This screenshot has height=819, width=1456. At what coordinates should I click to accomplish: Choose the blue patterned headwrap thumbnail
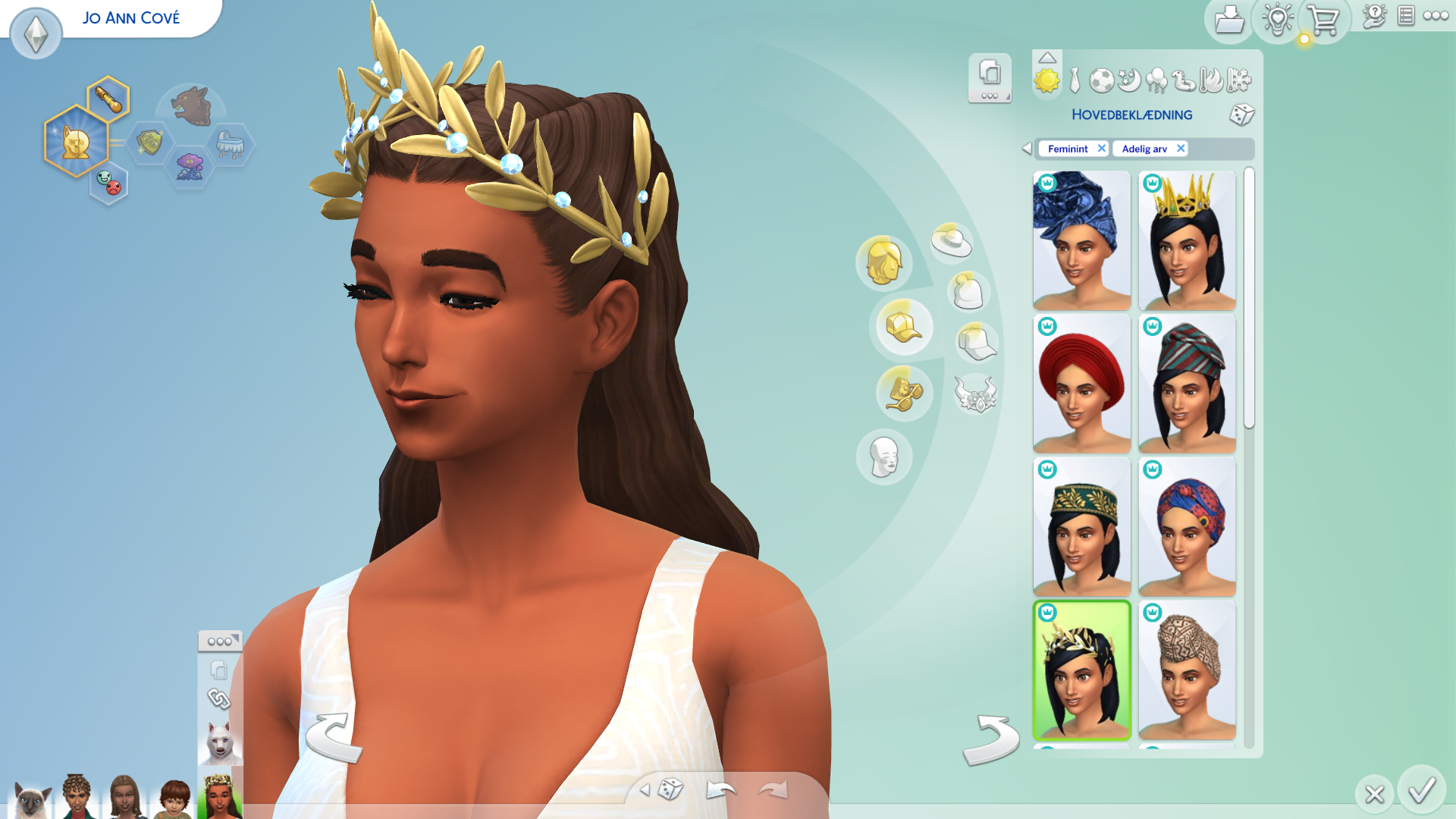pyautogui.click(x=1081, y=240)
